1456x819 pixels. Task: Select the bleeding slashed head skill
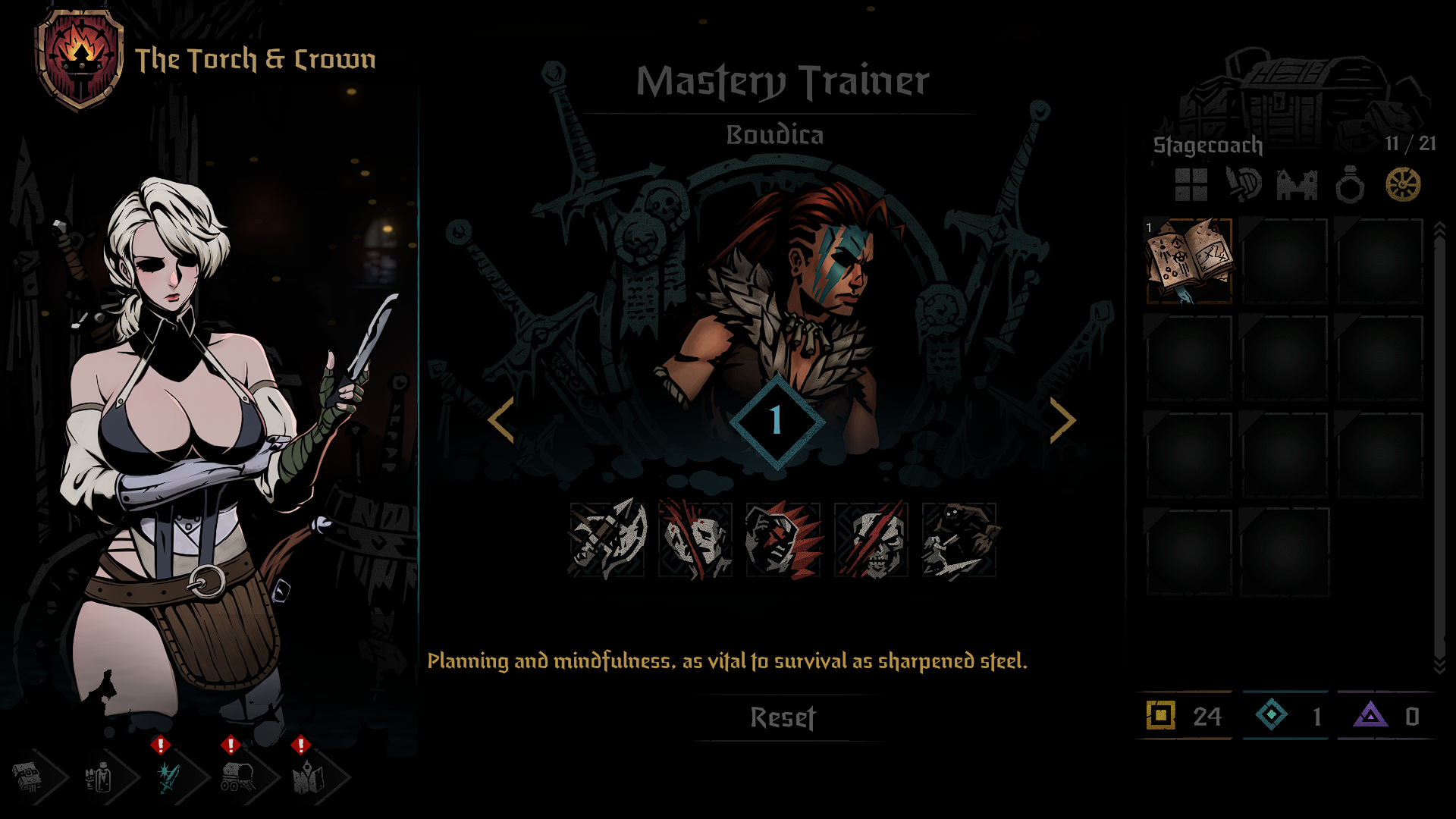(695, 539)
